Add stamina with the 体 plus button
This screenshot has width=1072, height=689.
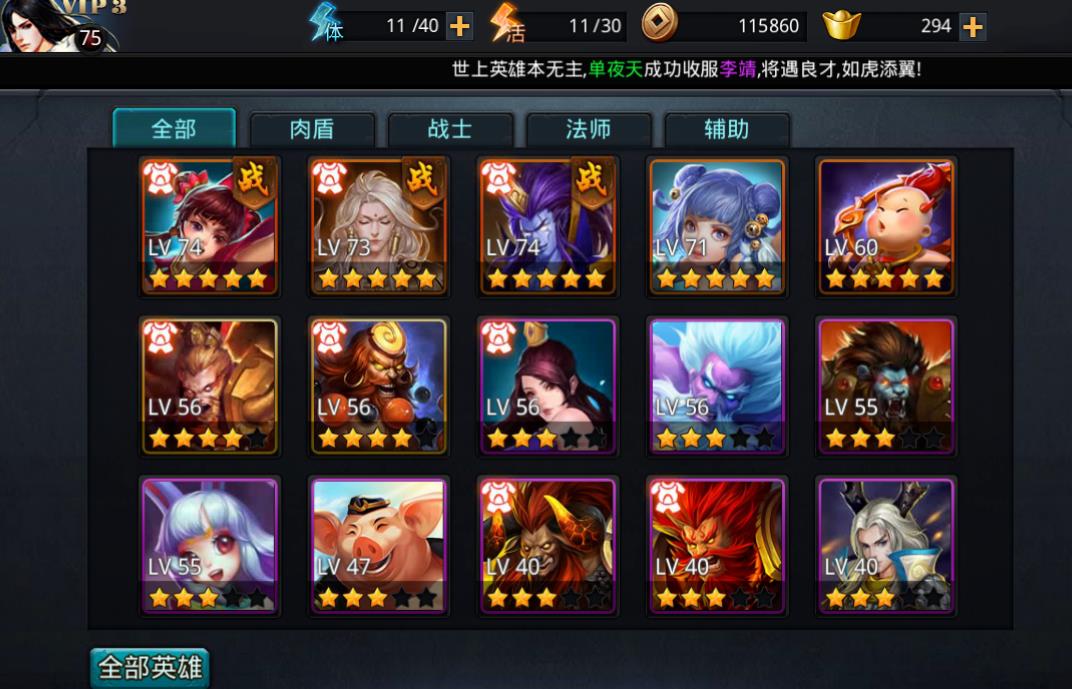click(459, 26)
